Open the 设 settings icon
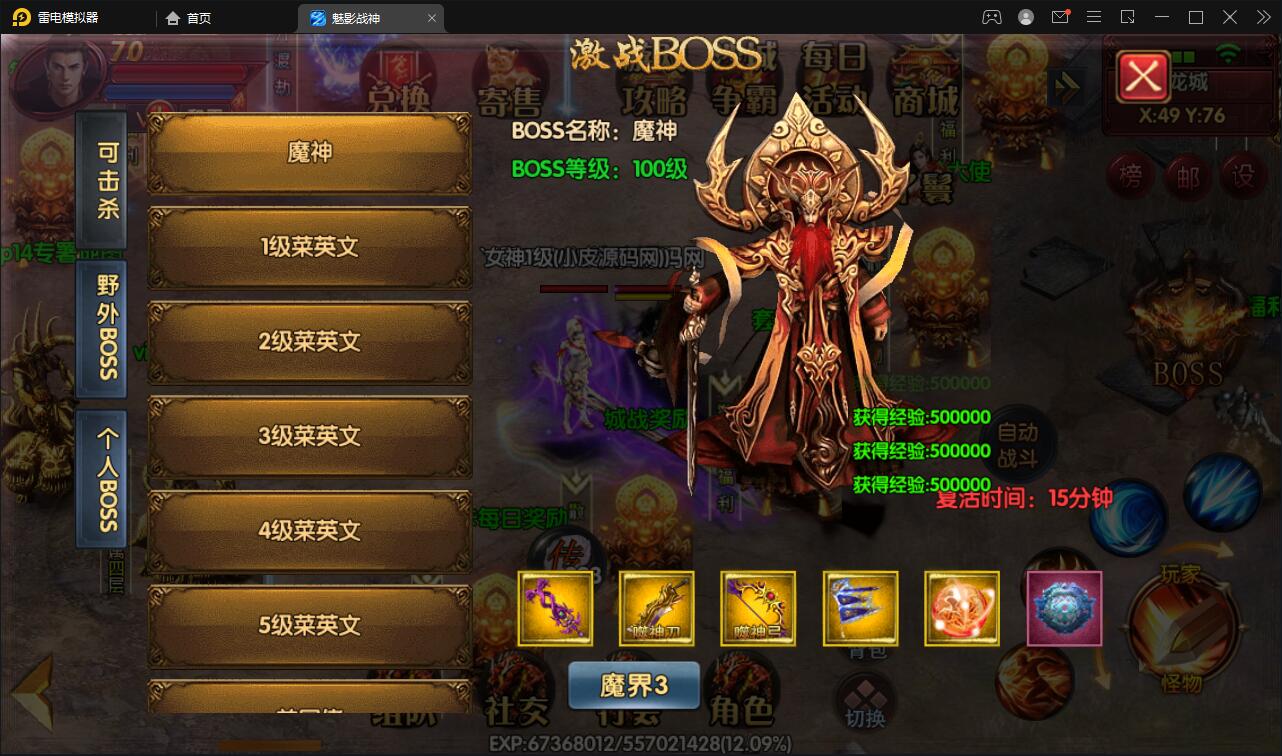The height and width of the screenshot is (756, 1282). (x=1240, y=173)
